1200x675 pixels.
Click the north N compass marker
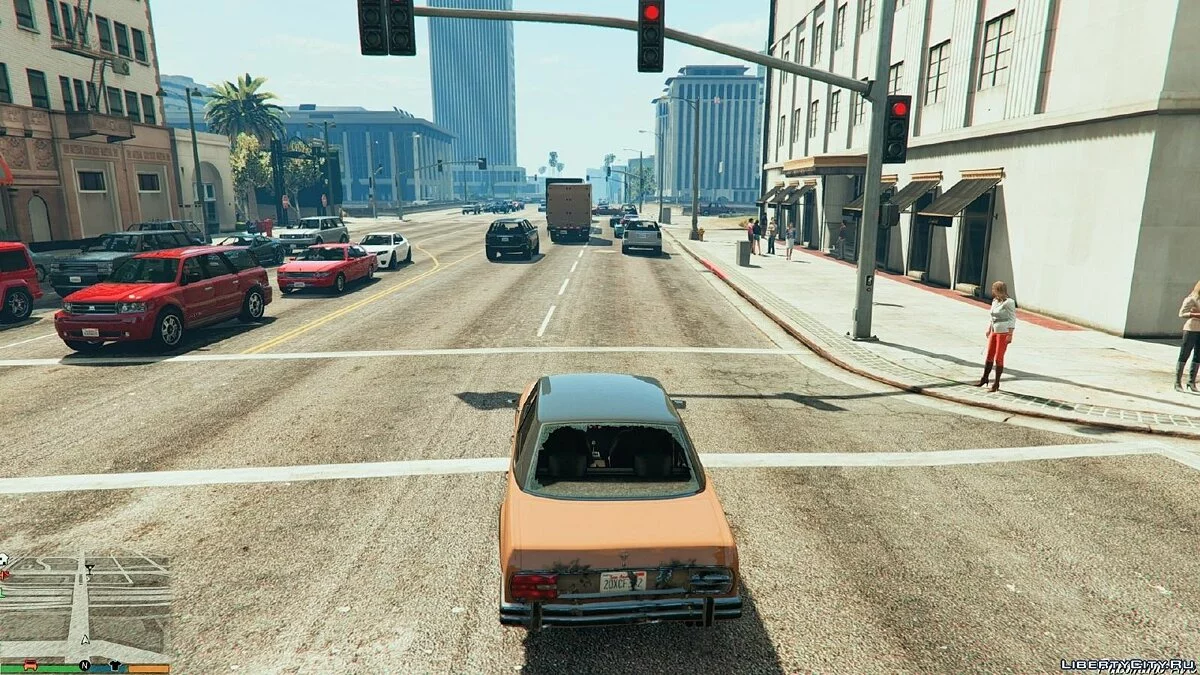[85, 665]
